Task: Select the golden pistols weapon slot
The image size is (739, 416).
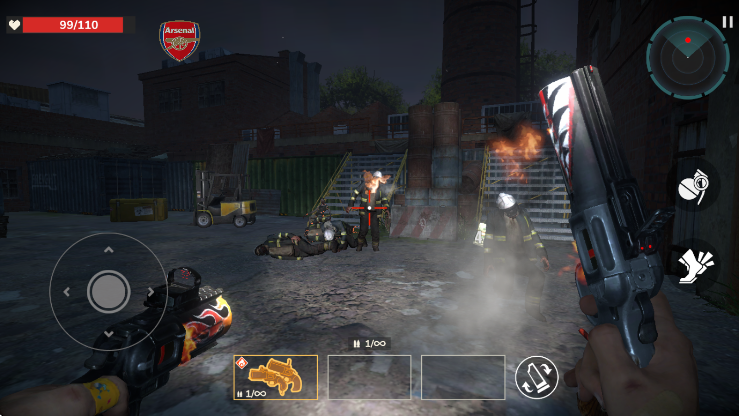Action: [x=275, y=377]
